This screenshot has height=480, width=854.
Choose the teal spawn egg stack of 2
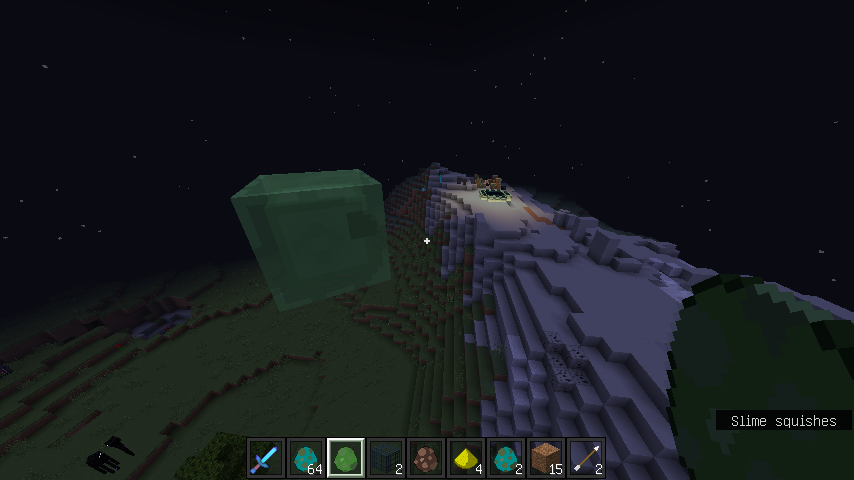pos(506,458)
